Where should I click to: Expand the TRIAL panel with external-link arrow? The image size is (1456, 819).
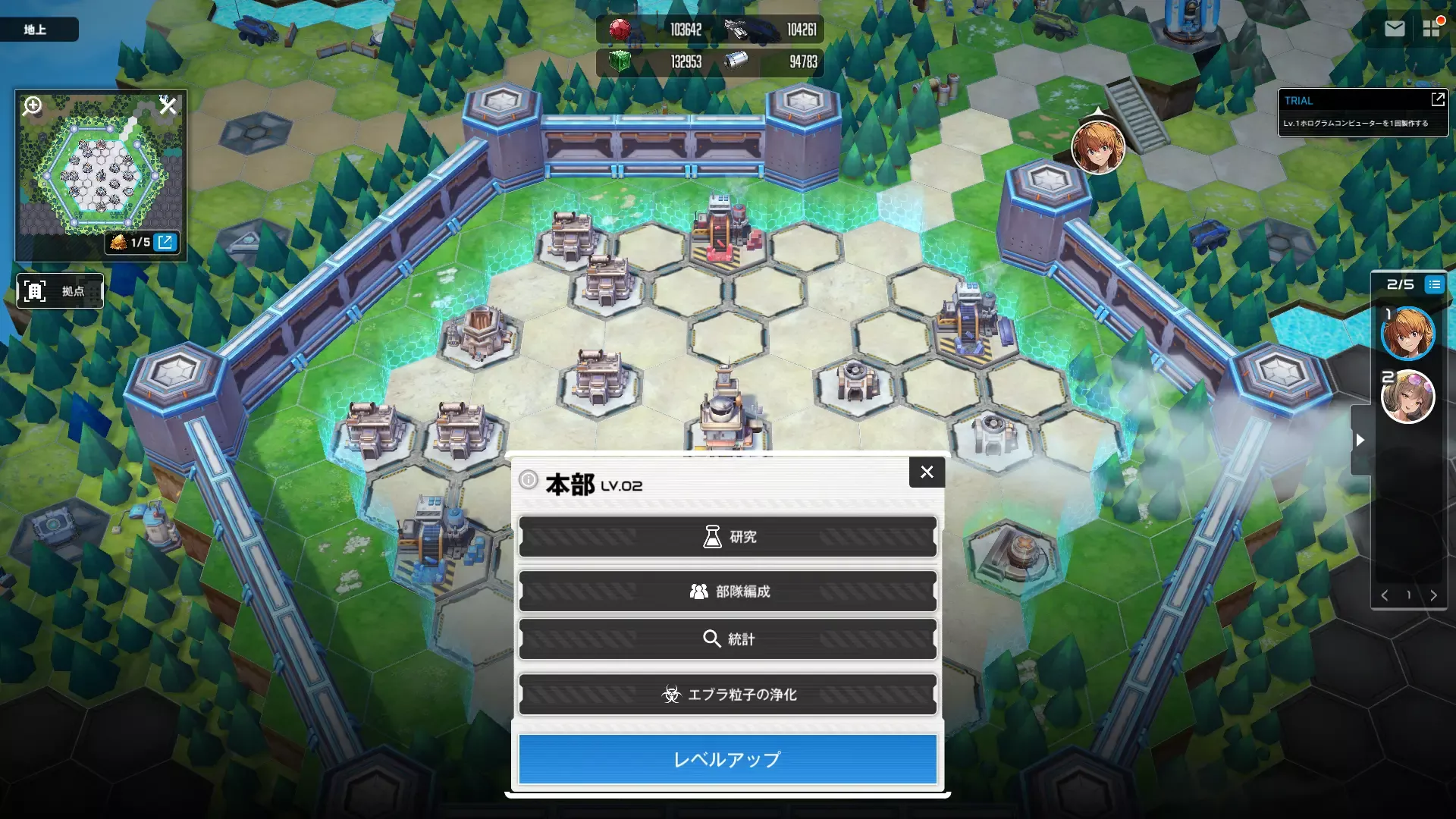click(x=1439, y=99)
